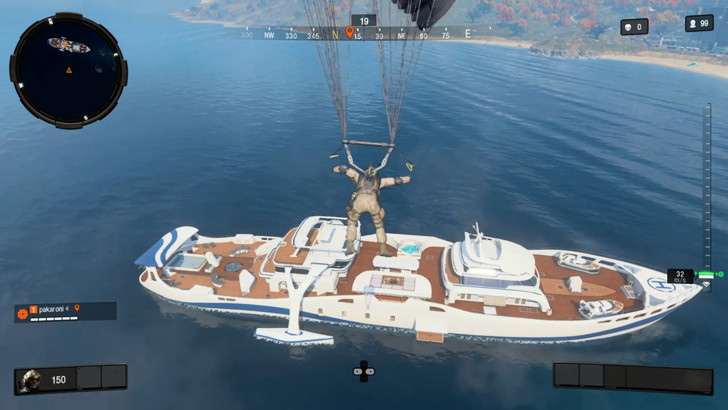Click the orange waypoint marker on the compass
Viewport: 728px width, 410px height.
(x=349, y=33)
